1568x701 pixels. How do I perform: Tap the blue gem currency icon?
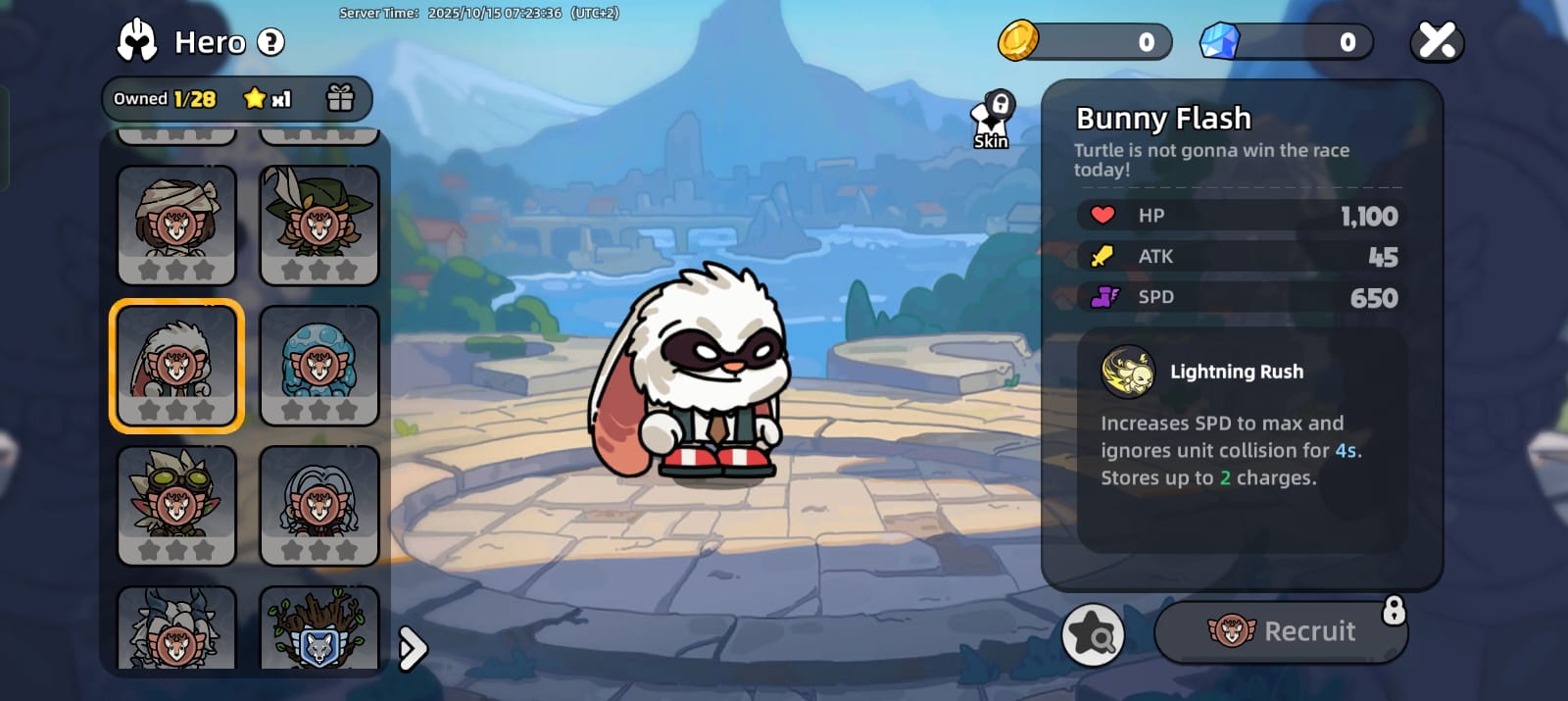pyautogui.click(x=1220, y=41)
